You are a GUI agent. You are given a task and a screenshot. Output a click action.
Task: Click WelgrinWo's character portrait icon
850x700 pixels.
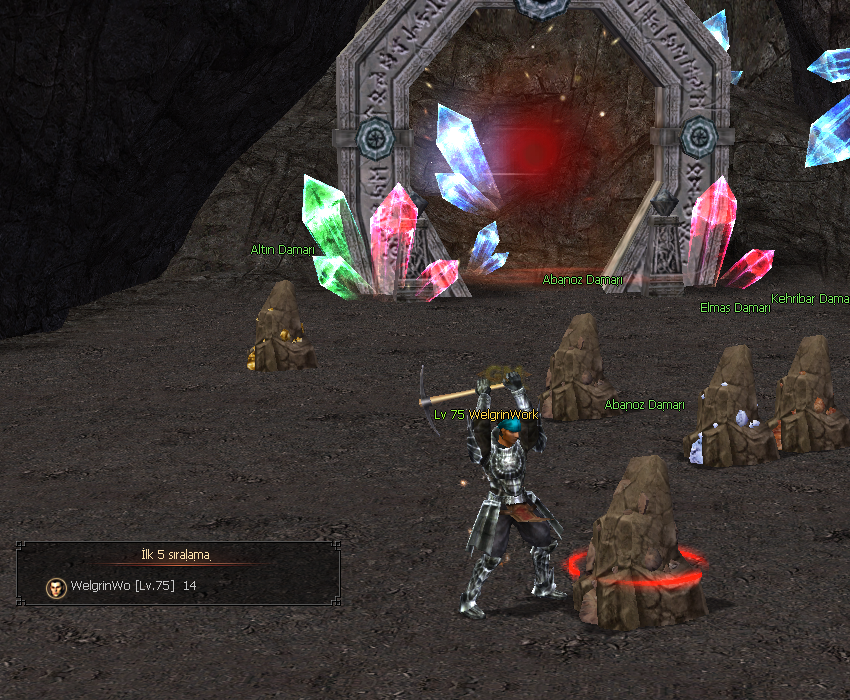[x=56, y=587]
